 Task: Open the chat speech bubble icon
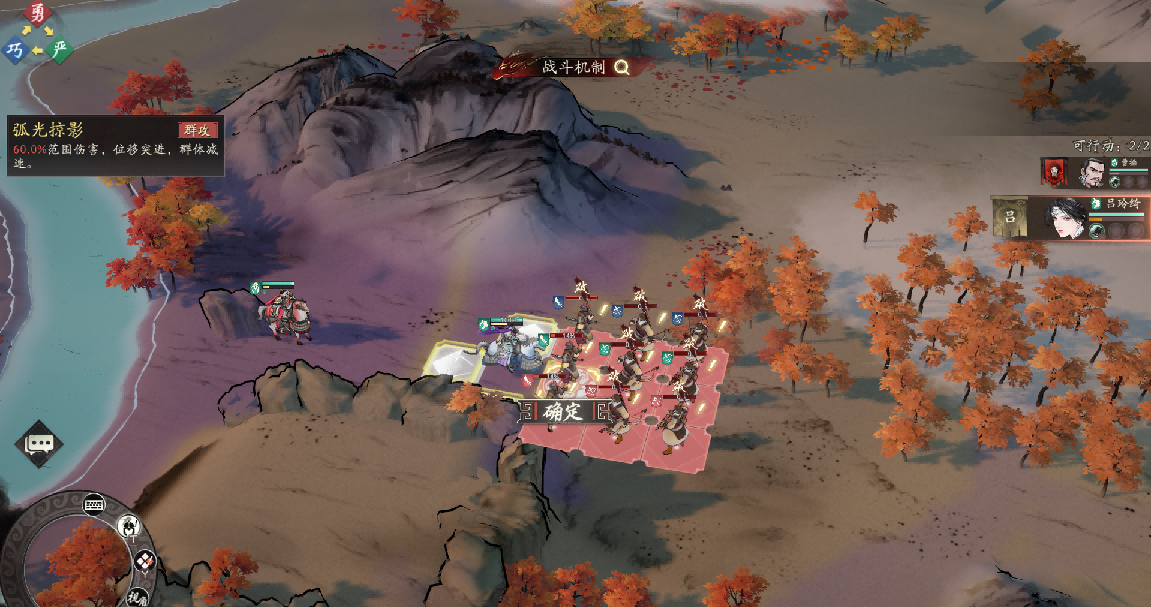39,444
